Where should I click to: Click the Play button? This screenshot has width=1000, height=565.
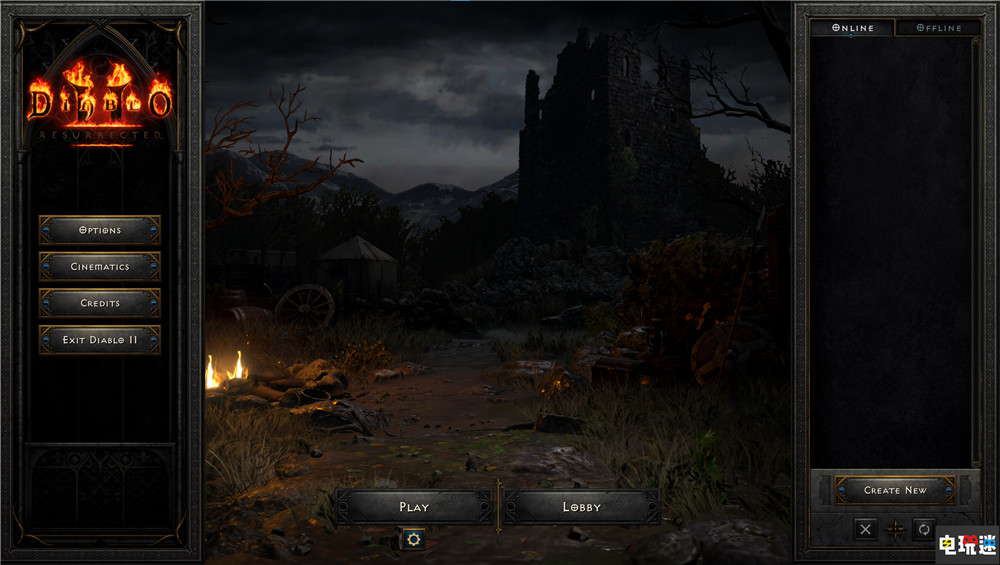pyautogui.click(x=414, y=507)
